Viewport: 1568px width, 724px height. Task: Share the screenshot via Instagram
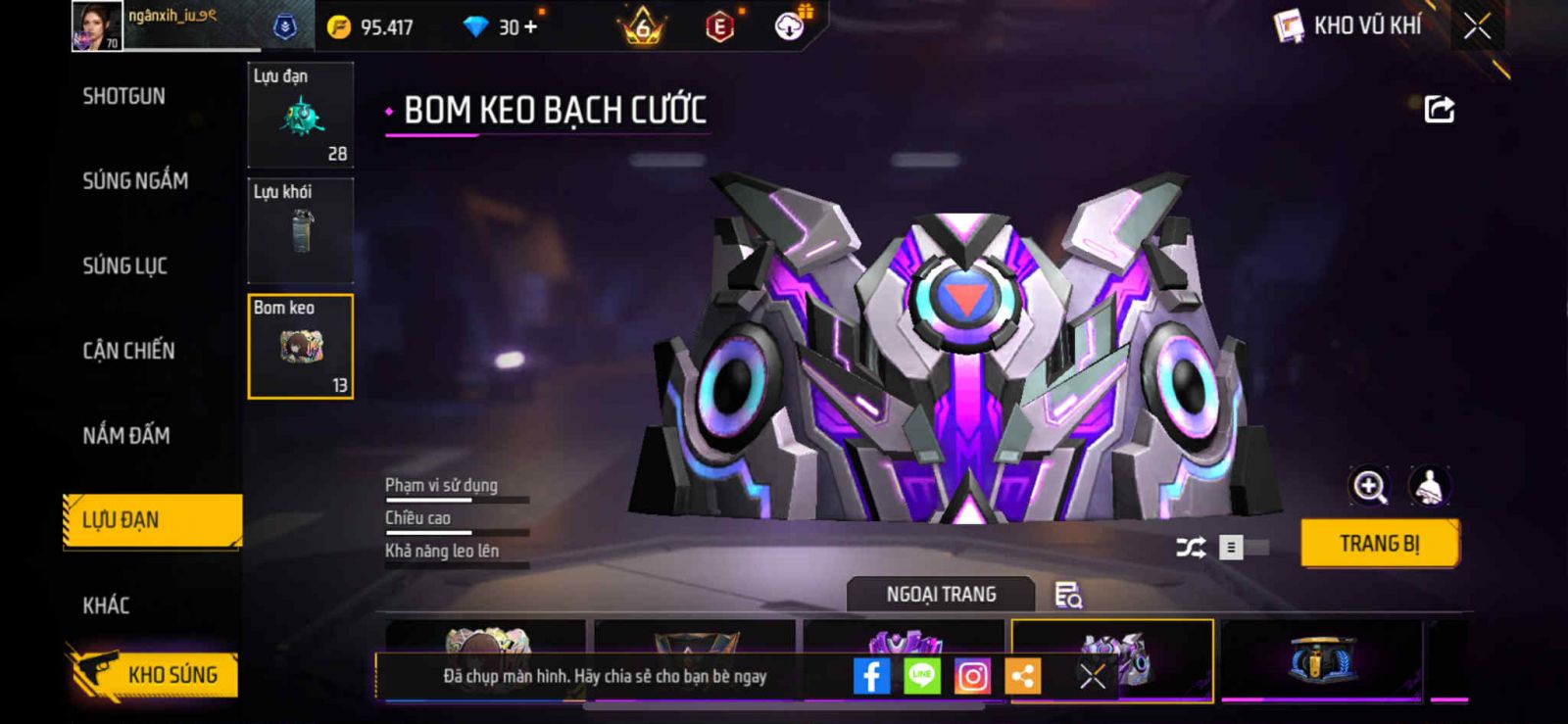coord(972,676)
